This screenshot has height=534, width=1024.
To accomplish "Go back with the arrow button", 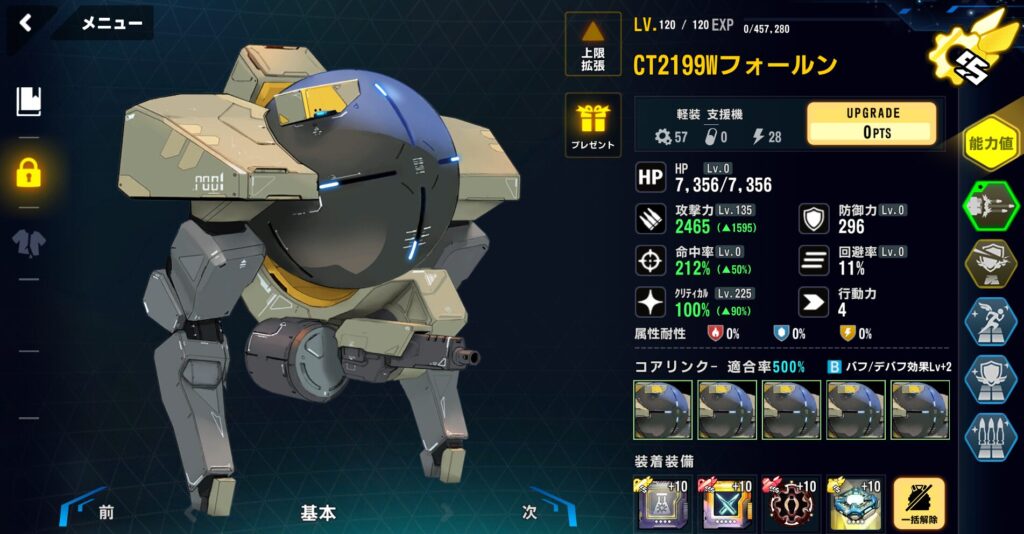I will coord(26,22).
